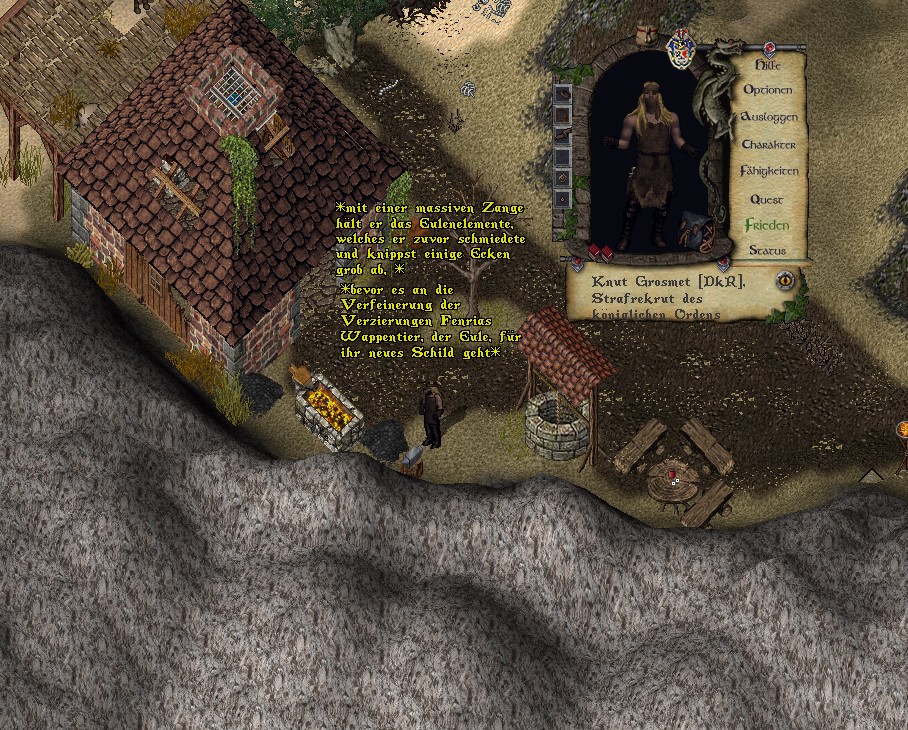Click Ausloggen to log out

(x=768, y=117)
